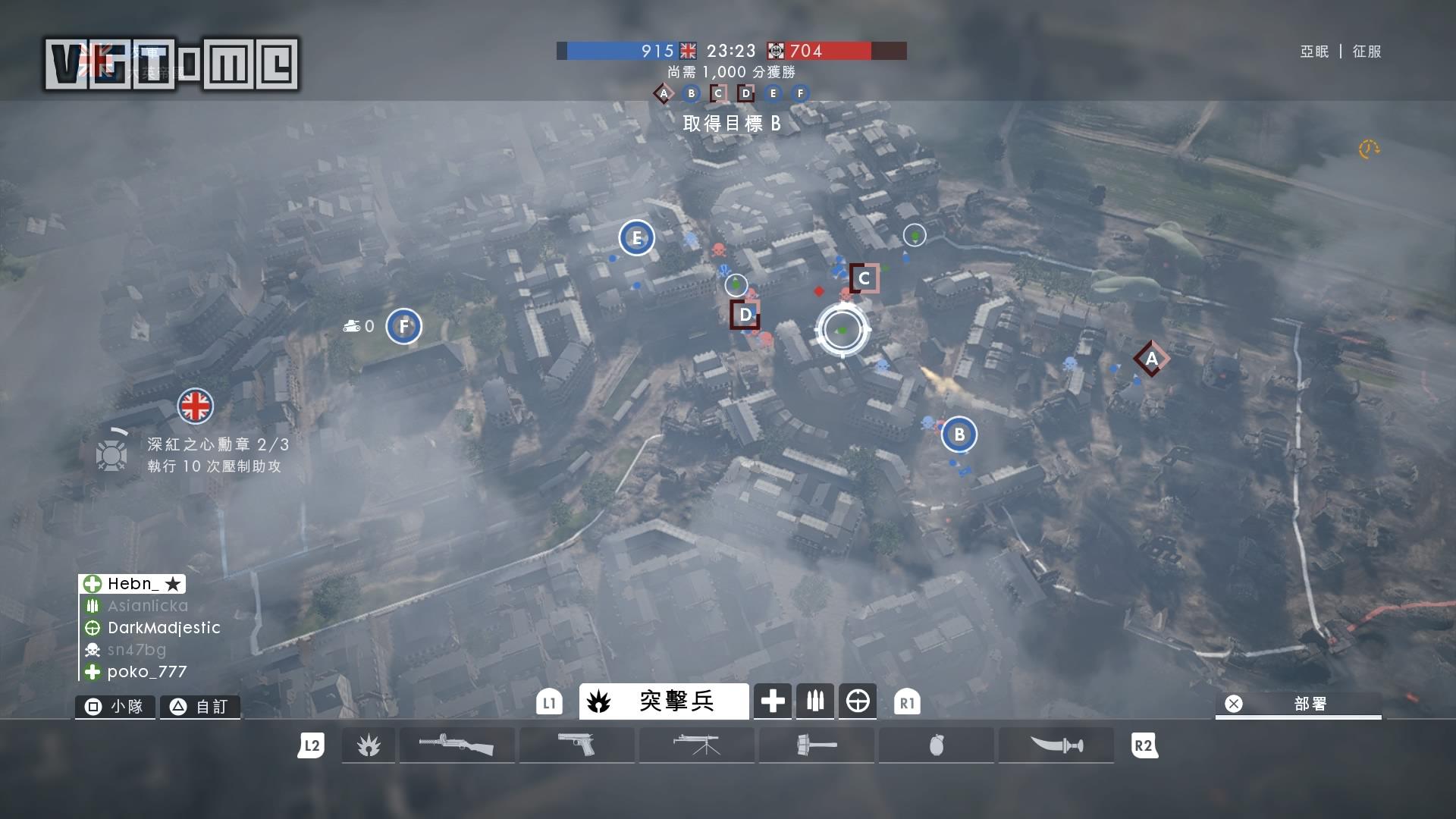Image resolution: width=1456 pixels, height=819 pixels.
Task: Select squad leader Hebn_ in squad list
Action: point(133,584)
